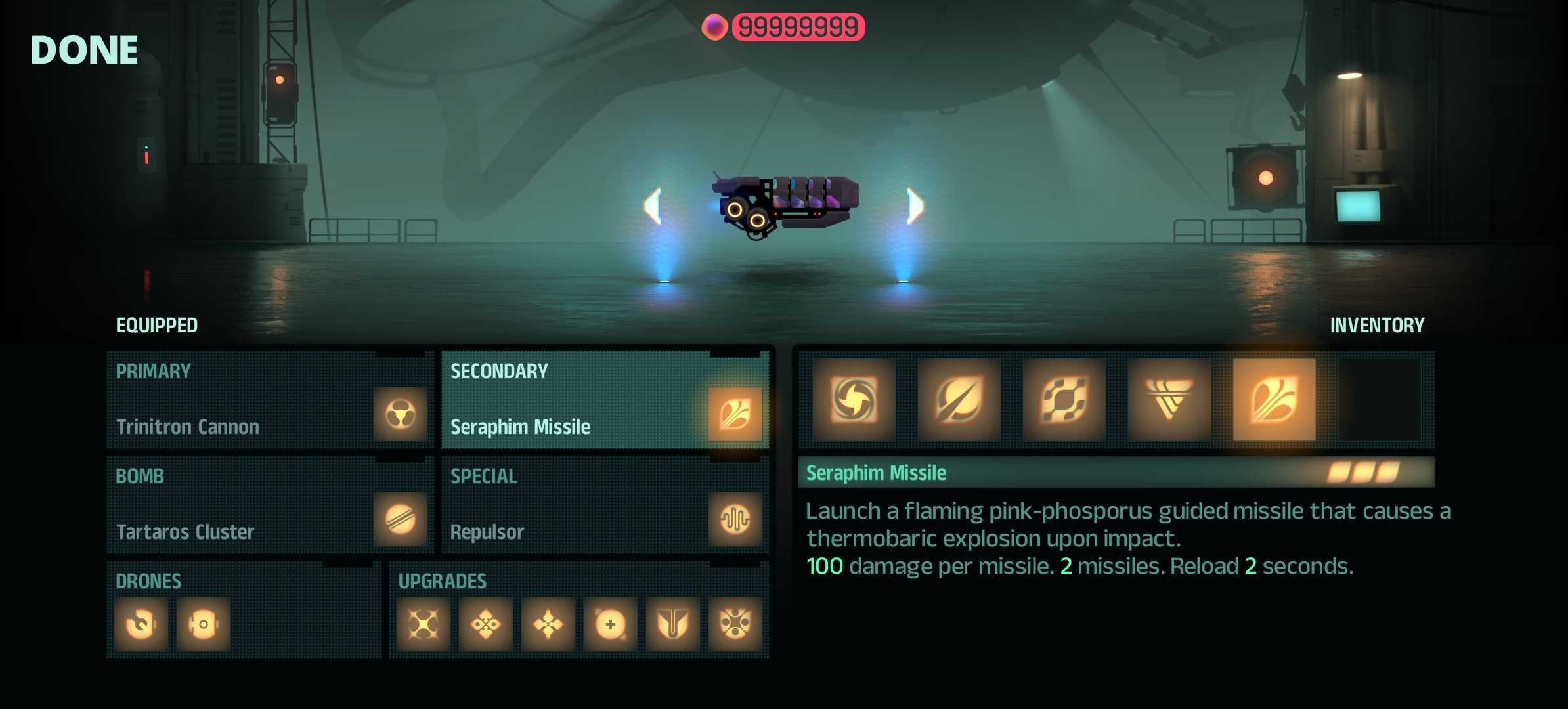
Task: Choose the downward-triangle inventory weapon
Action: 1169,399
